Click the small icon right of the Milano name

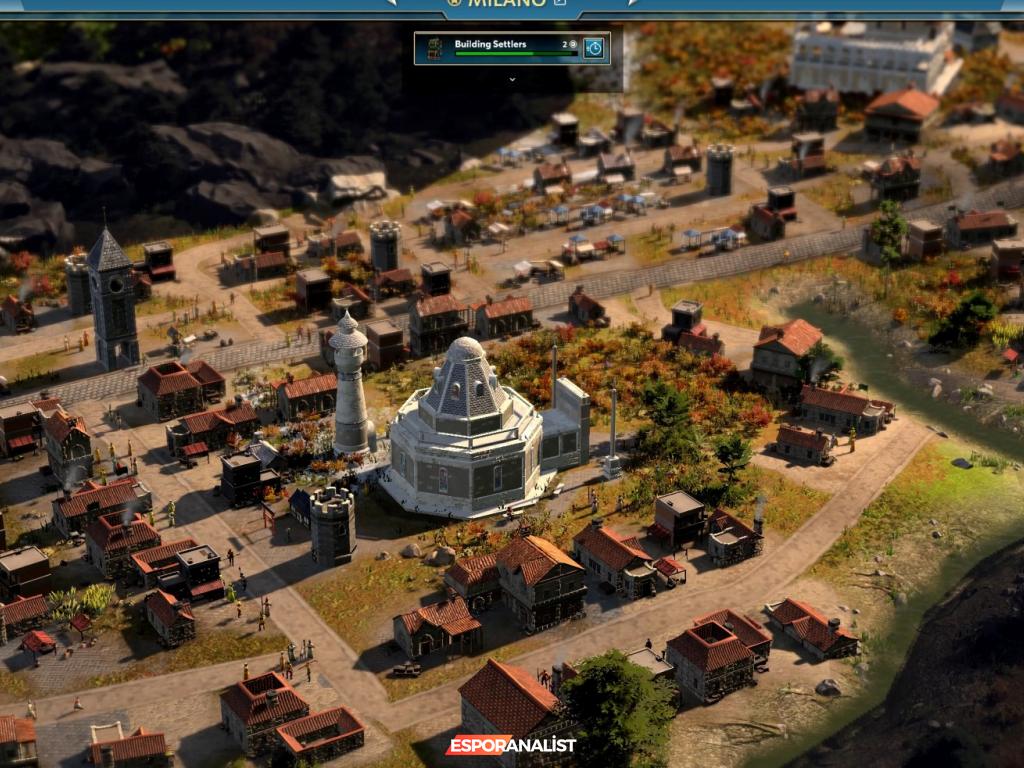[x=560, y=3]
